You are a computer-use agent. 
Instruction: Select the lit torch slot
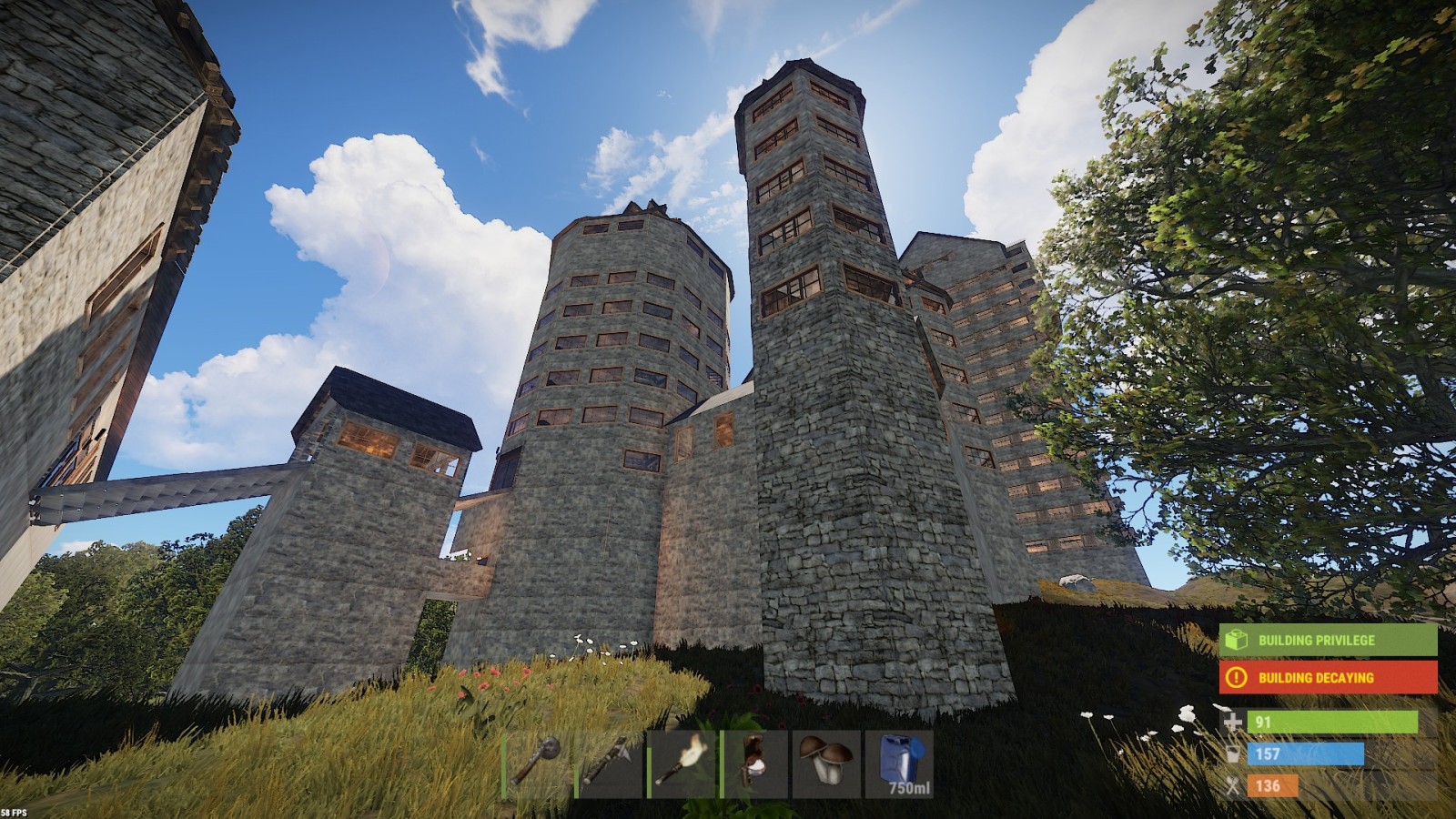682,763
